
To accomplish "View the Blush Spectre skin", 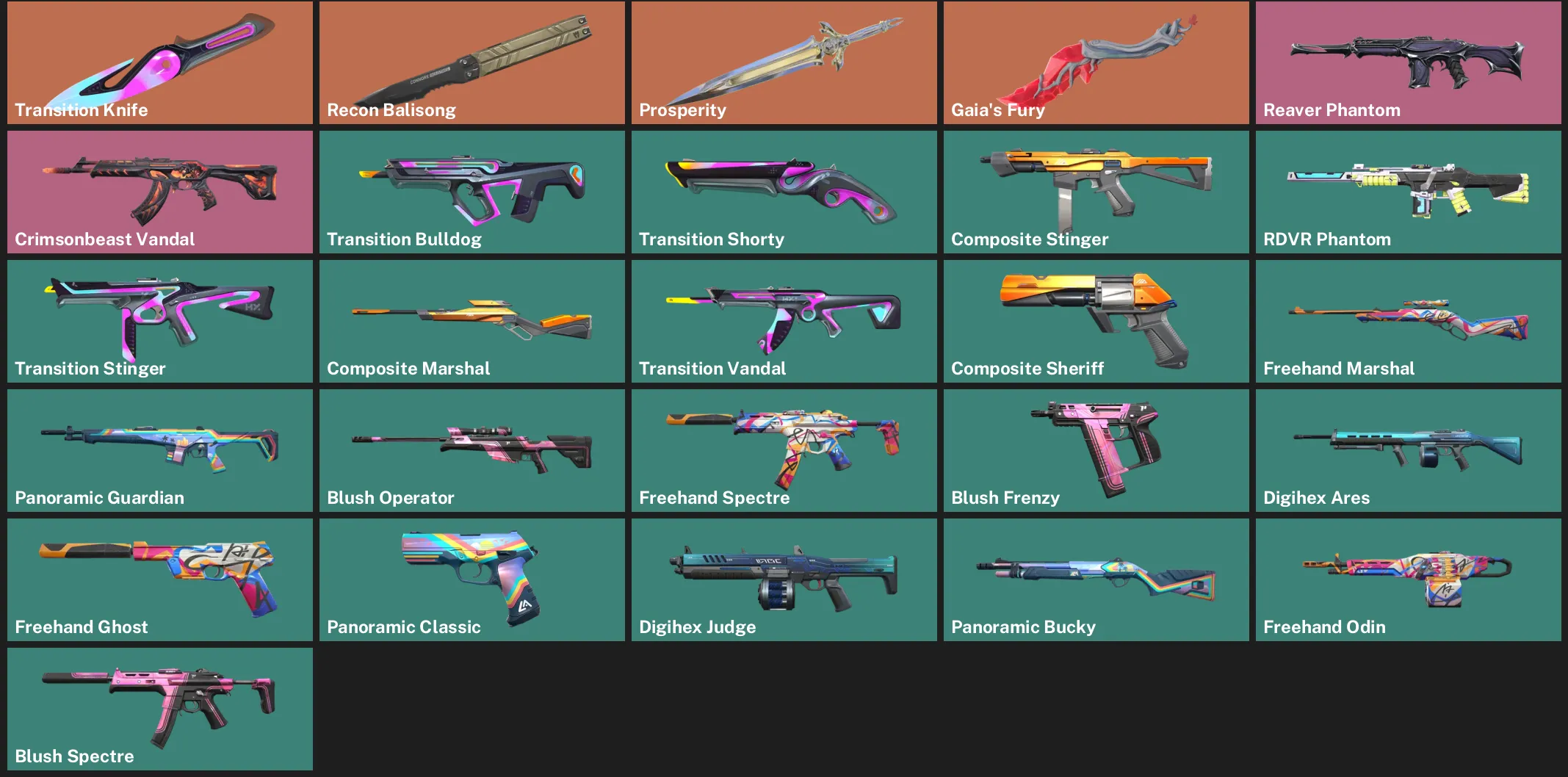I will coord(159,709).
